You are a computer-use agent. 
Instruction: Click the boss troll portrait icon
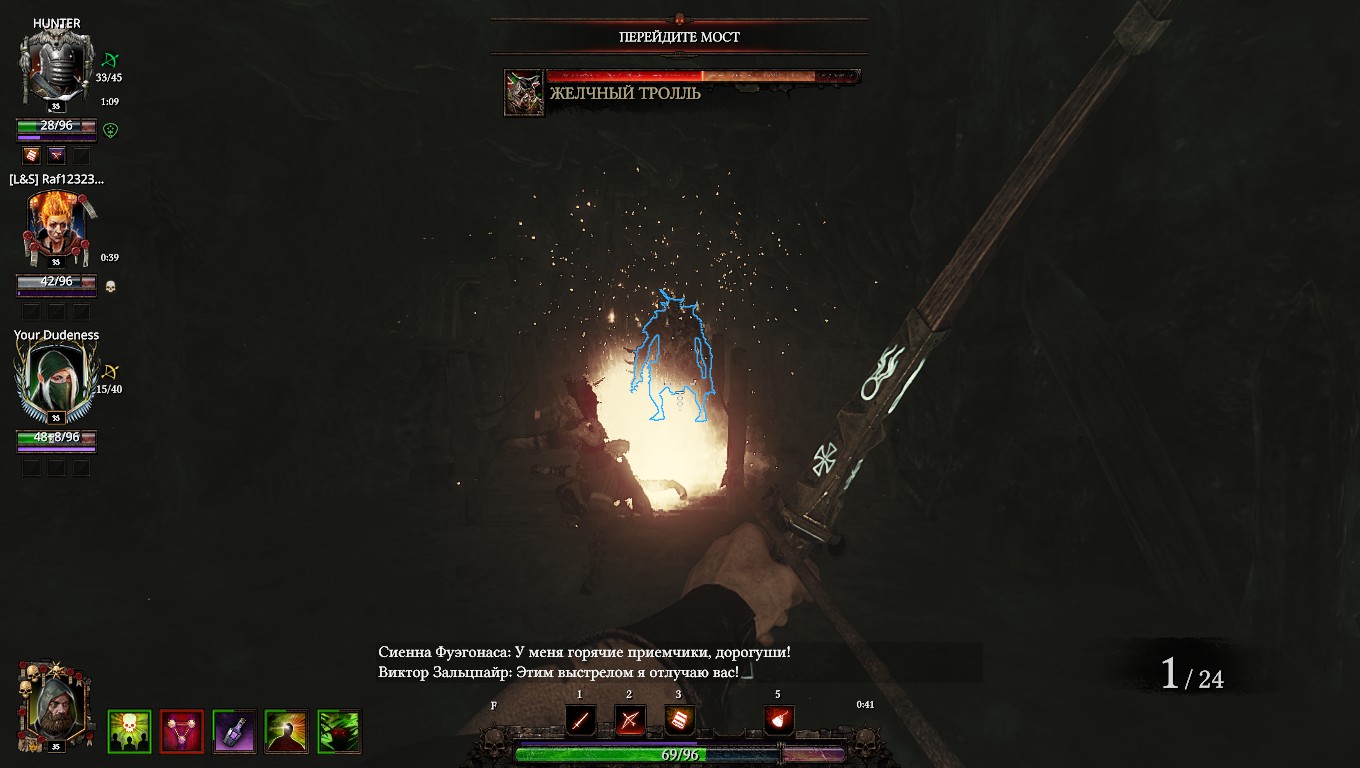pos(523,93)
